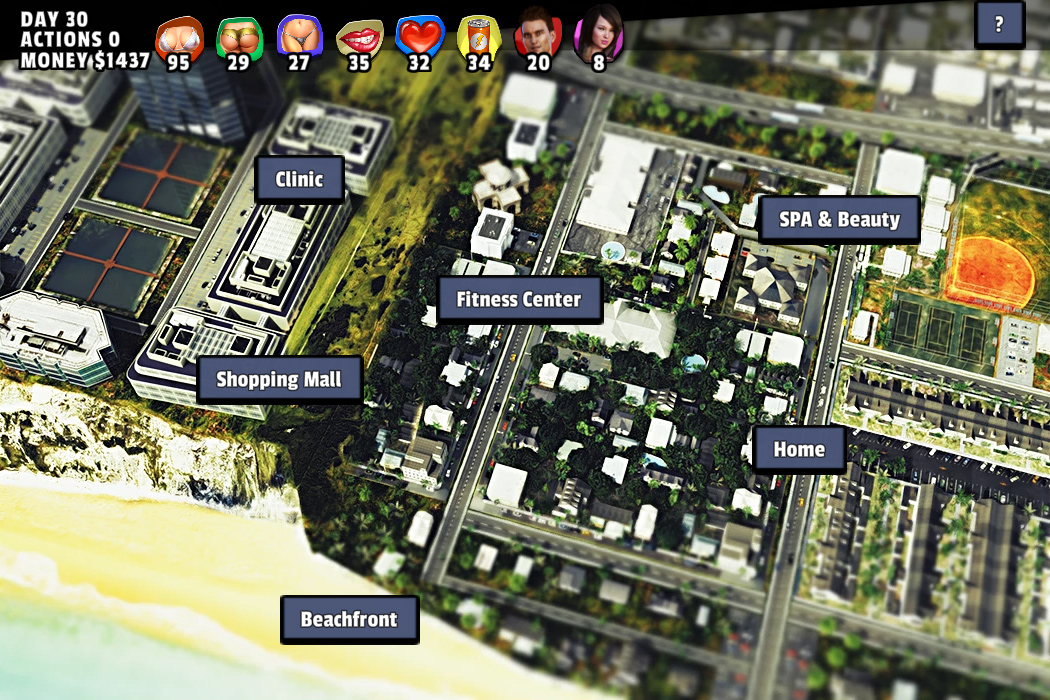Select the soda can stat icon
The image size is (1050, 700).
pos(478,38)
